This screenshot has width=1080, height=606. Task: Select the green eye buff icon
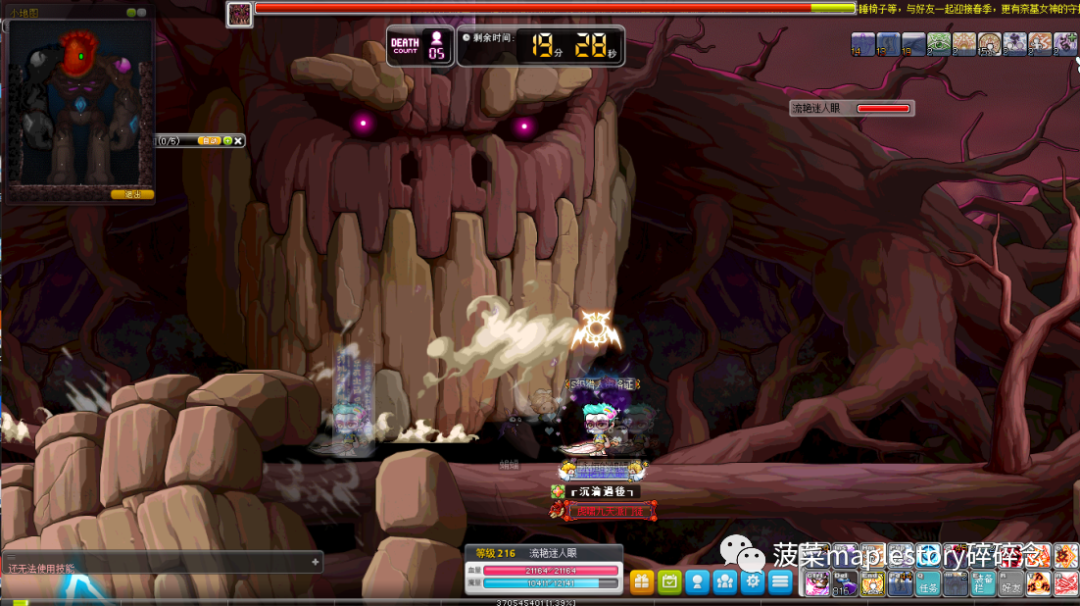[x=938, y=43]
